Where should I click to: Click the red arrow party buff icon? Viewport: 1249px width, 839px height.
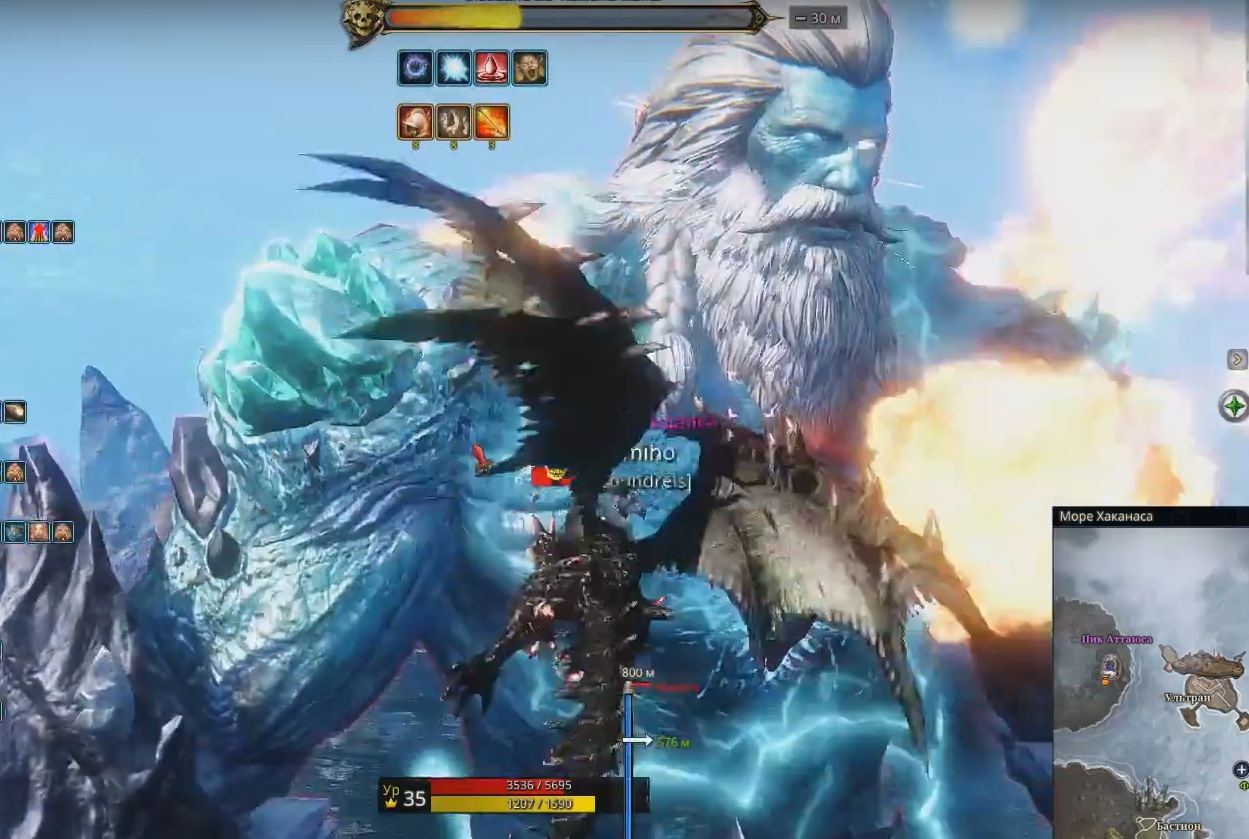pyautogui.click(x=39, y=233)
